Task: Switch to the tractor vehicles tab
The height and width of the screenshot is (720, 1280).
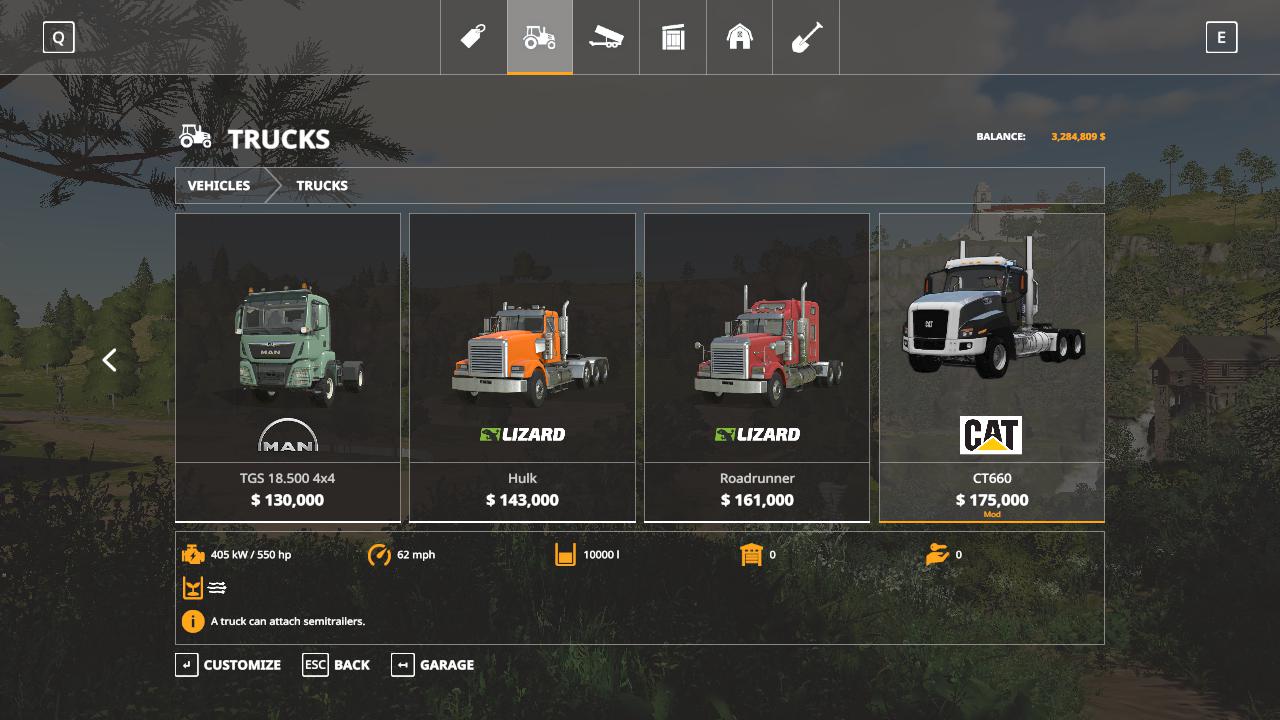Action: tap(540, 37)
